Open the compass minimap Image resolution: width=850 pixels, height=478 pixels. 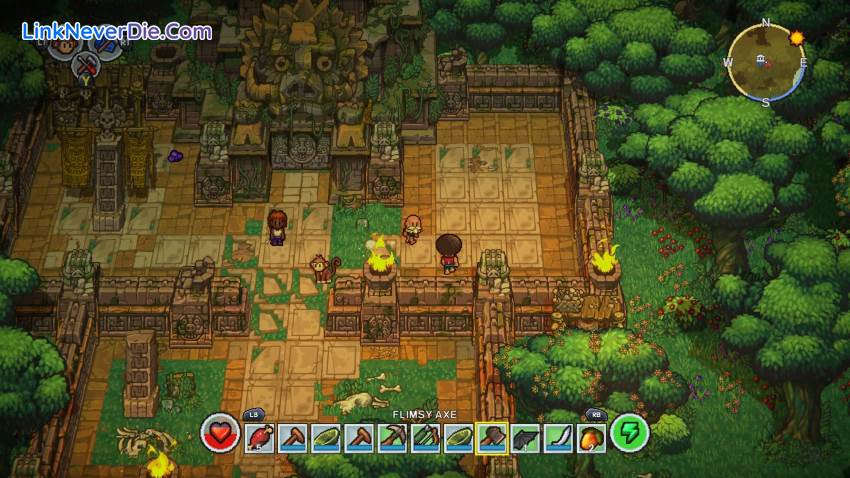tap(765, 62)
